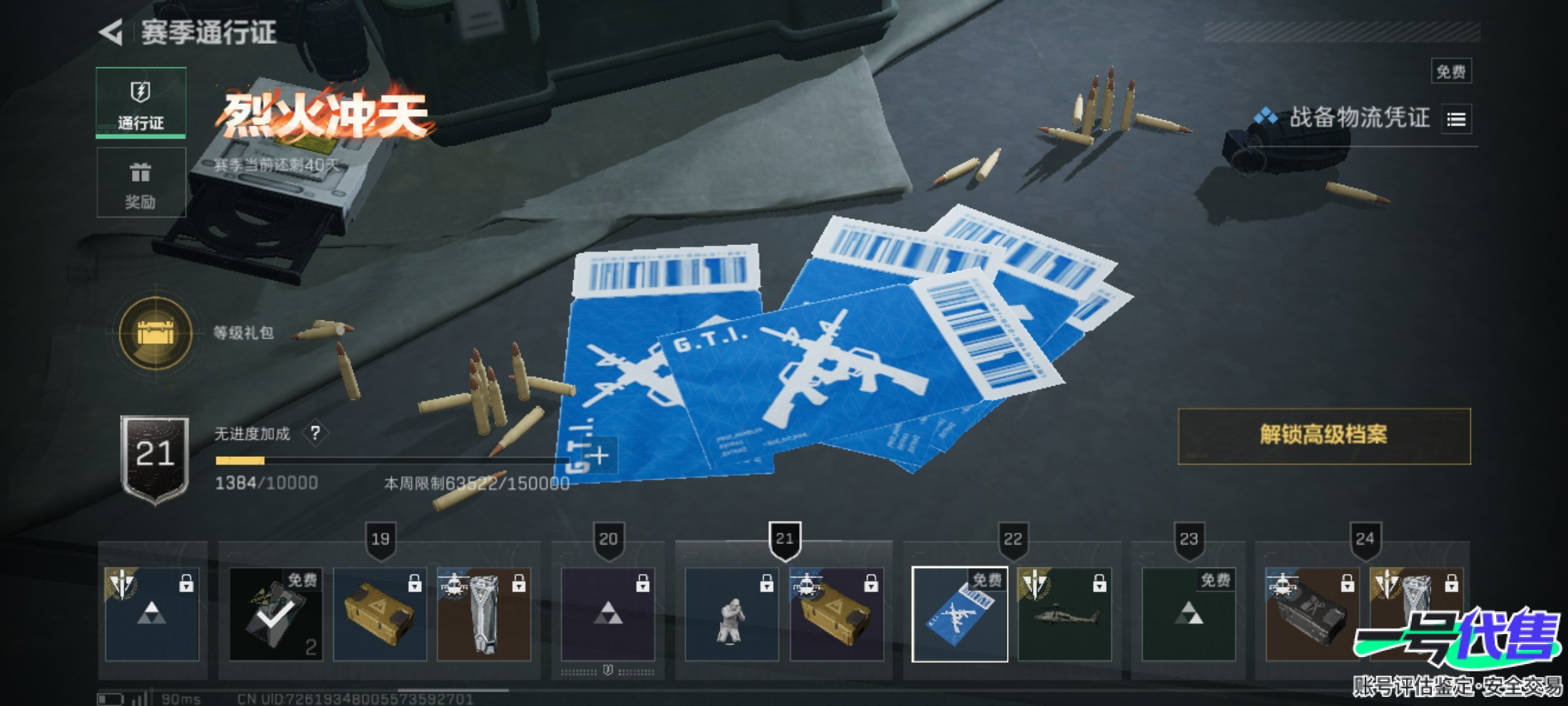
Task: Select the free blue G.T.I. voucher reward
Action: pyautogui.click(x=959, y=614)
